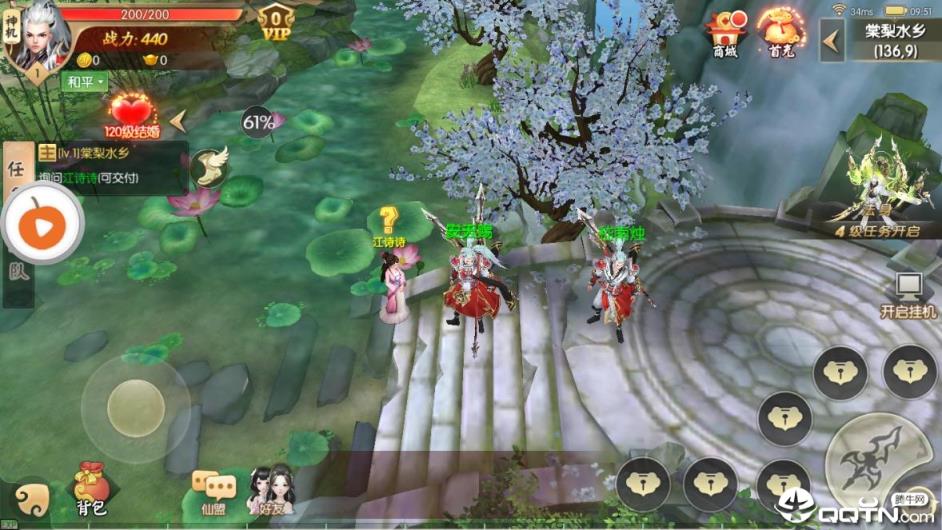Click the left arrow beside the map name
Viewport: 942px width, 530px height.
click(x=831, y=40)
